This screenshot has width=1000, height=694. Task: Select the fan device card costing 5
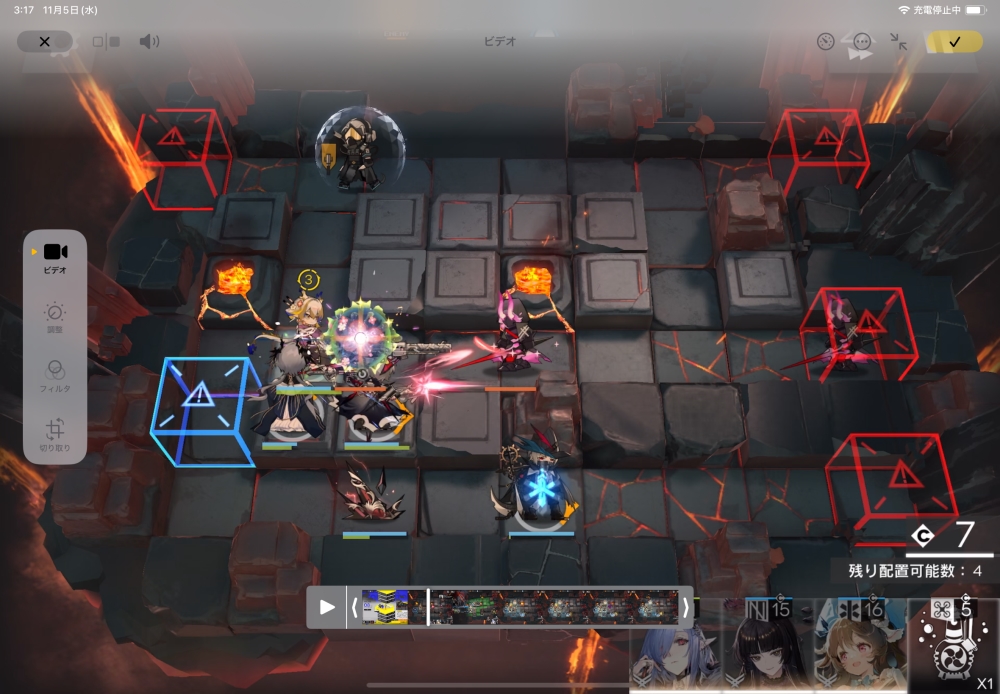pos(953,645)
